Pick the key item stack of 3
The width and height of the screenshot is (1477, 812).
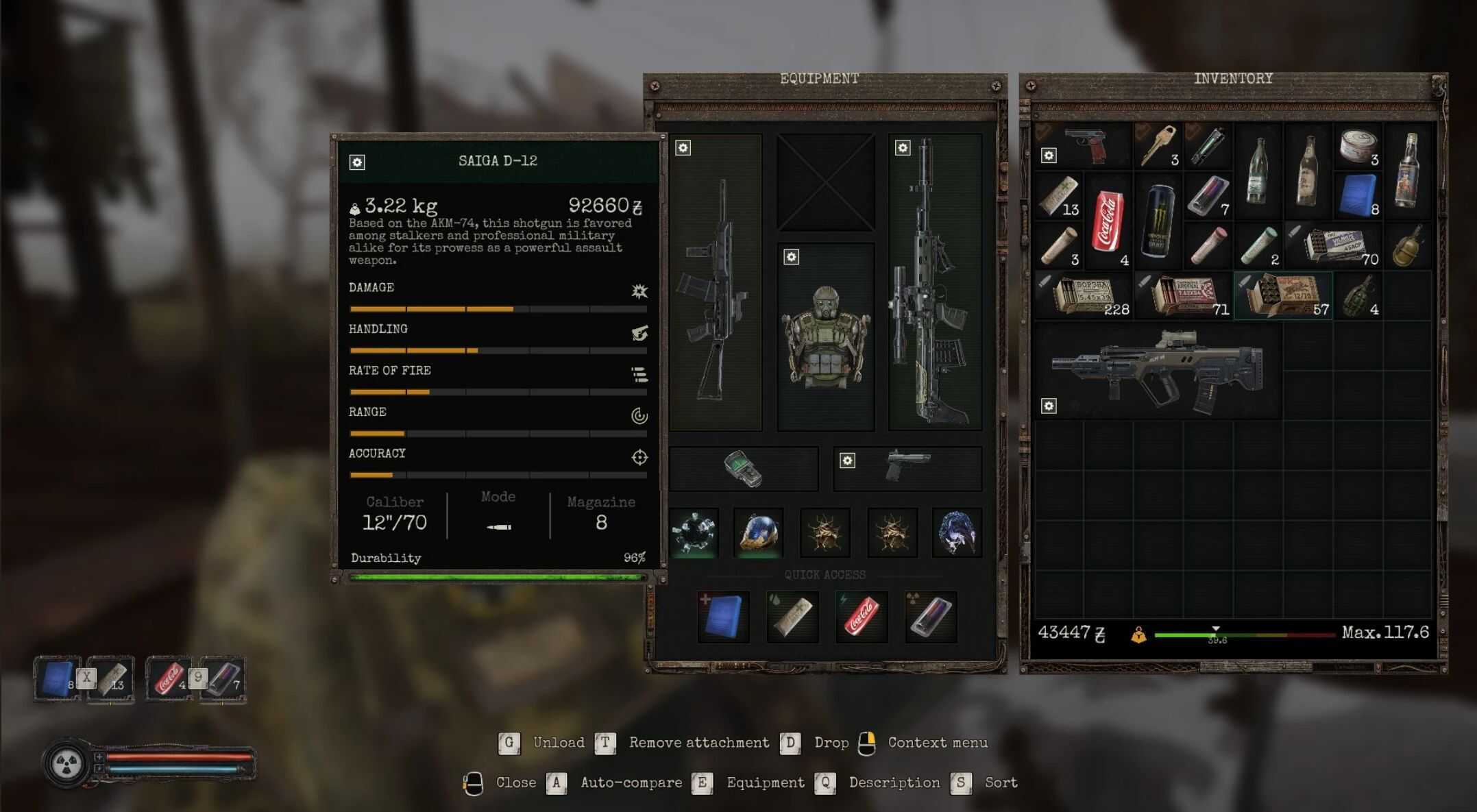click(1158, 145)
